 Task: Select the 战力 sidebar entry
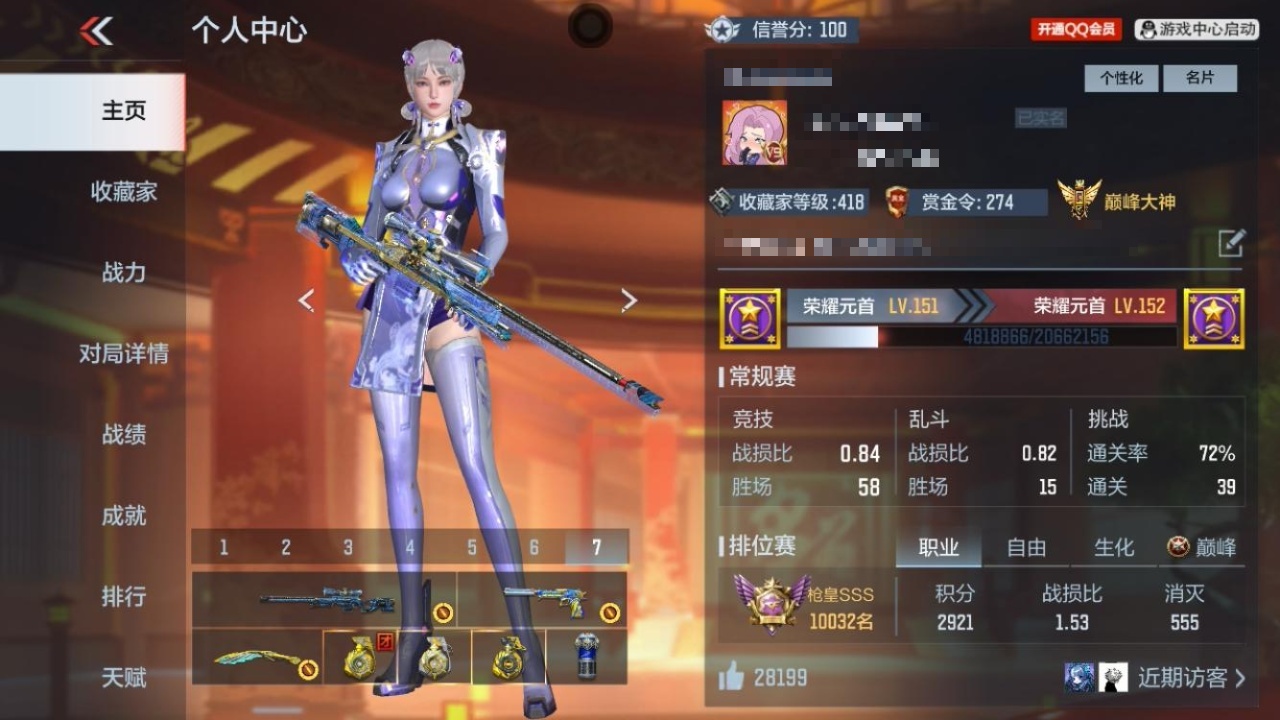[124, 272]
